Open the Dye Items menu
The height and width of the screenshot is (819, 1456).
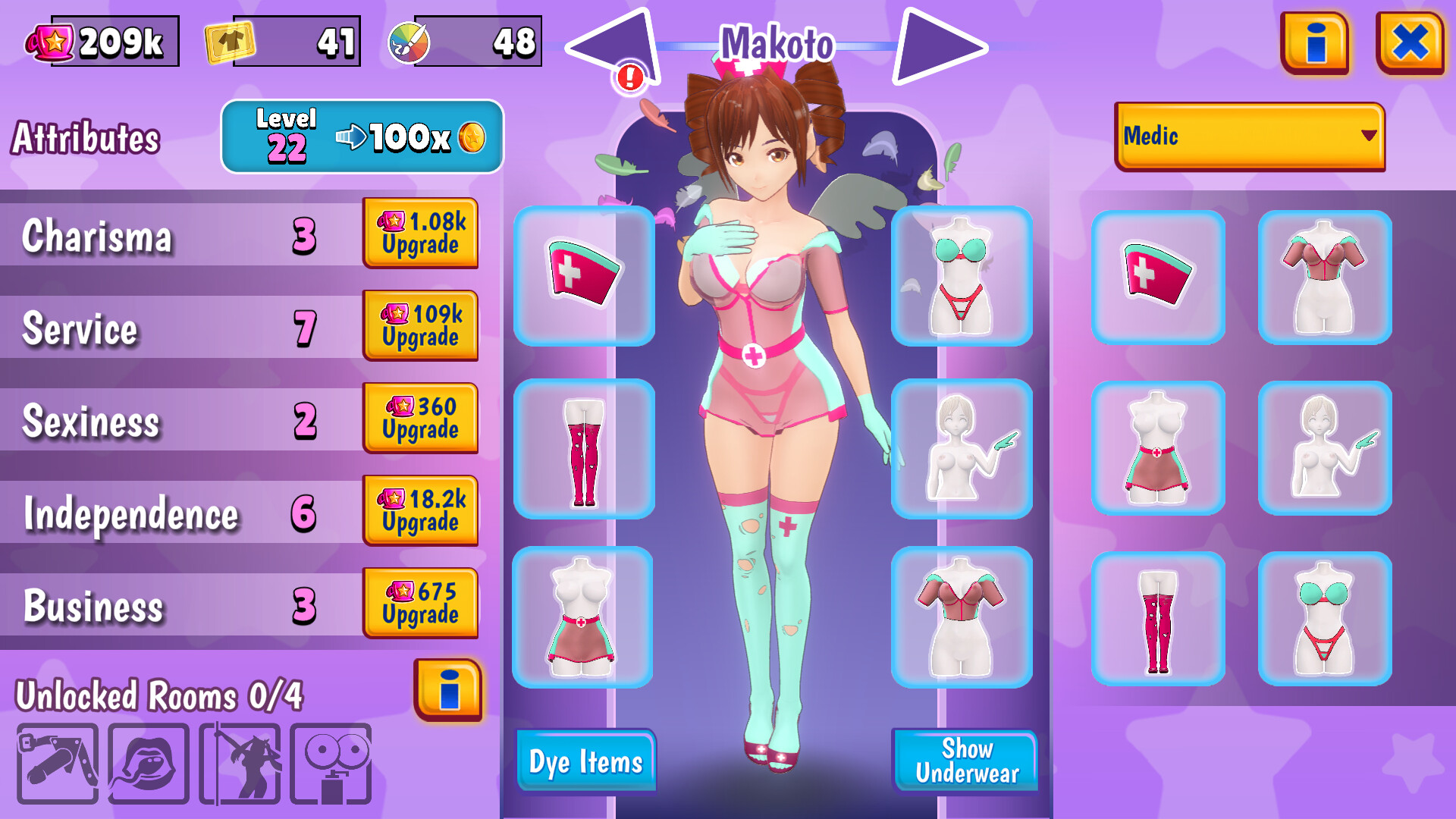tap(585, 761)
